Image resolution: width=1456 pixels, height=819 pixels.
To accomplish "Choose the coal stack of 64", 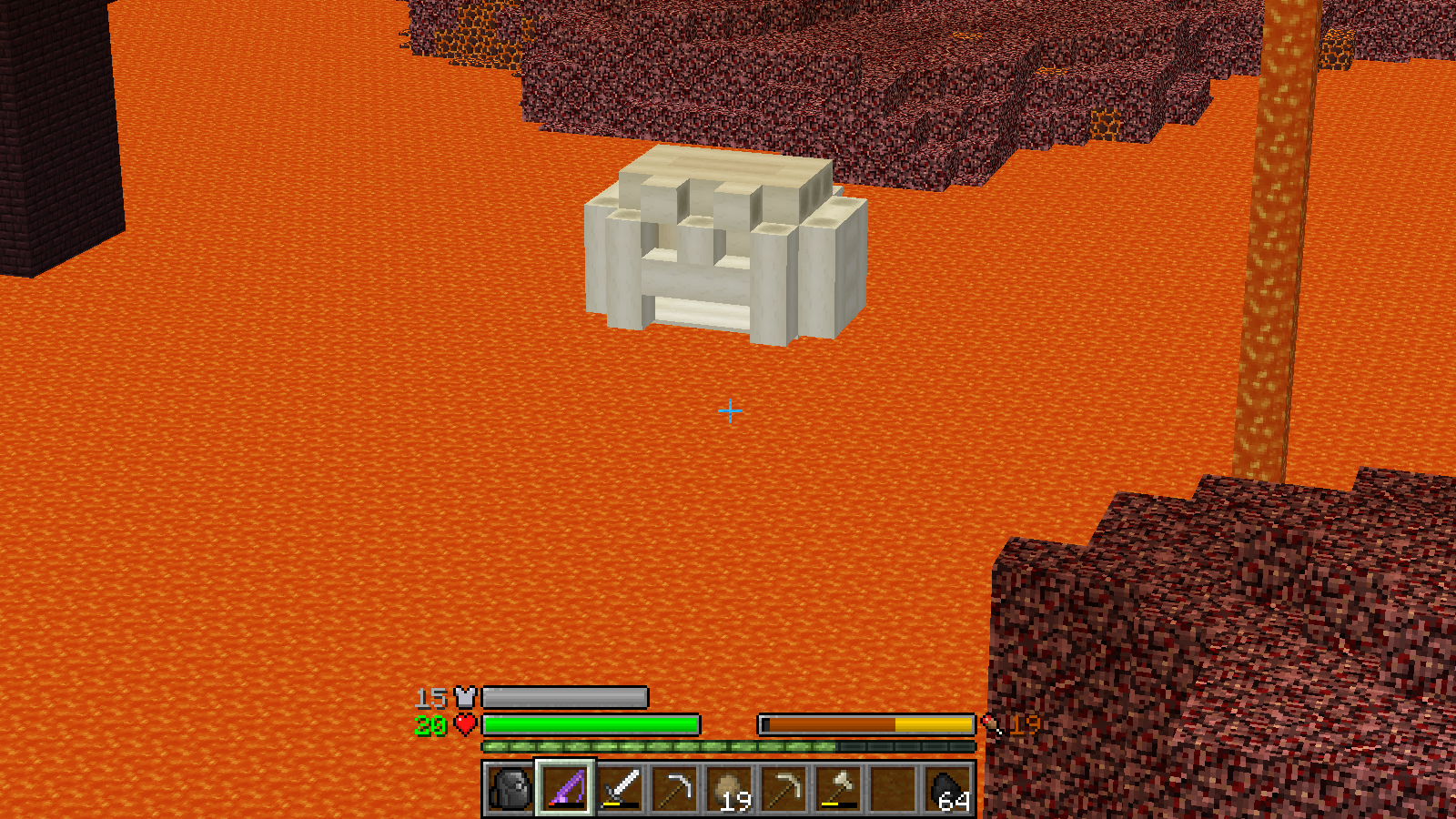I will [947, 788].
